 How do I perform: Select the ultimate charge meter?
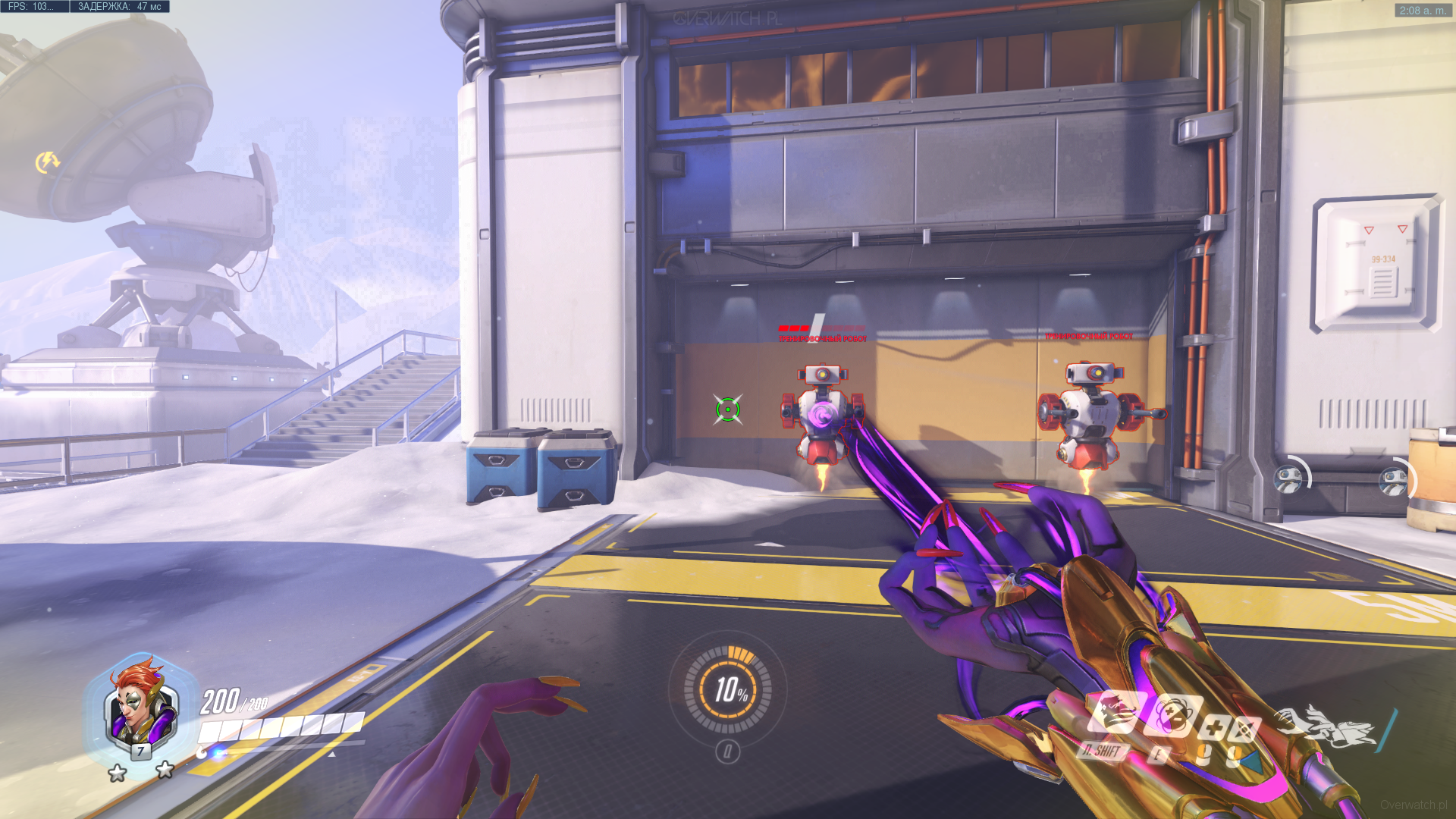coord(728,689)
